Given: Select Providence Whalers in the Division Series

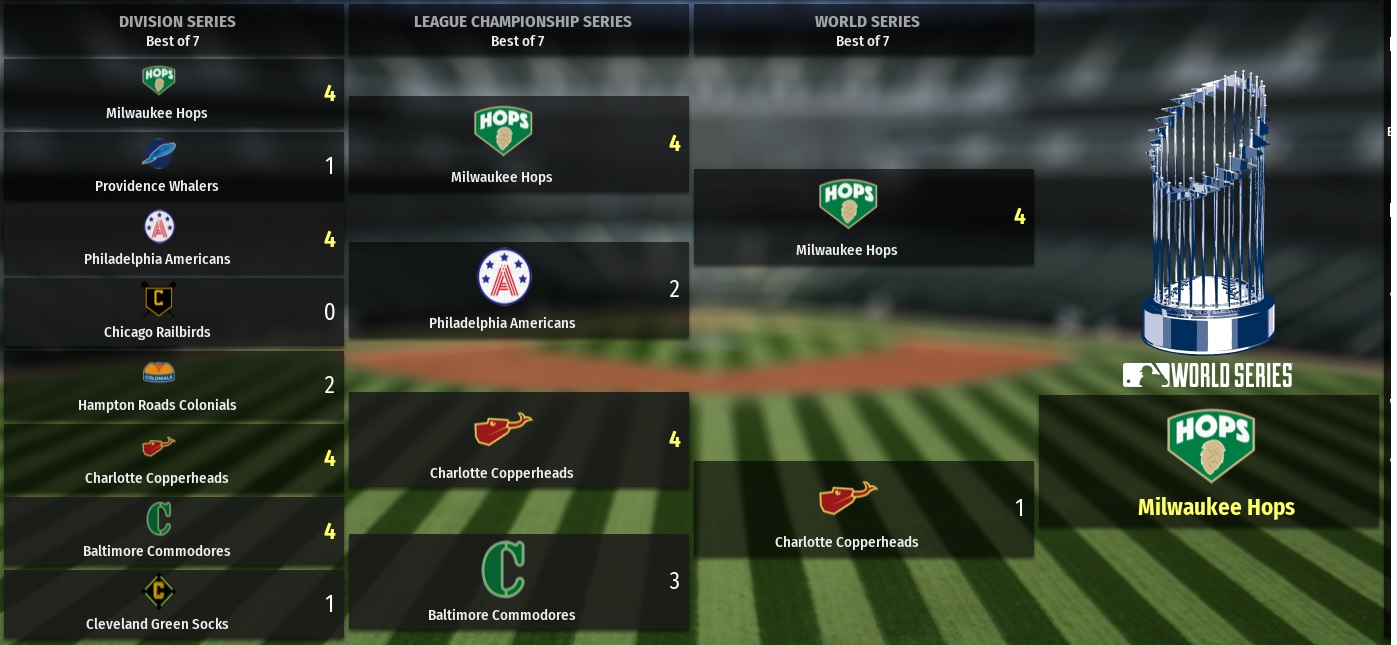Looking at the screenshot, I should click(173, 167).
